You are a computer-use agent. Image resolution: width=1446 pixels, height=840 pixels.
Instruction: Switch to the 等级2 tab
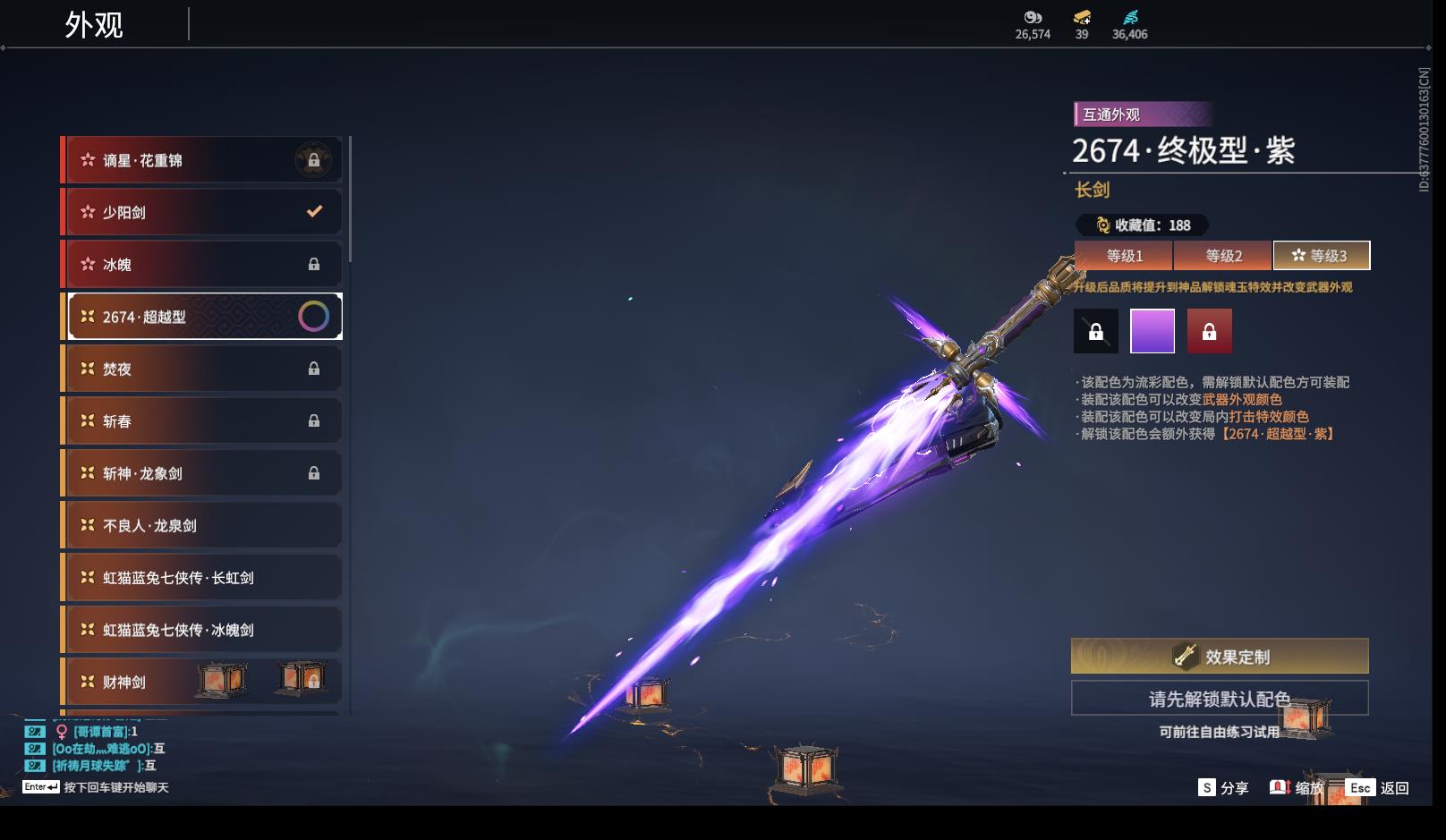(1223, 256)
